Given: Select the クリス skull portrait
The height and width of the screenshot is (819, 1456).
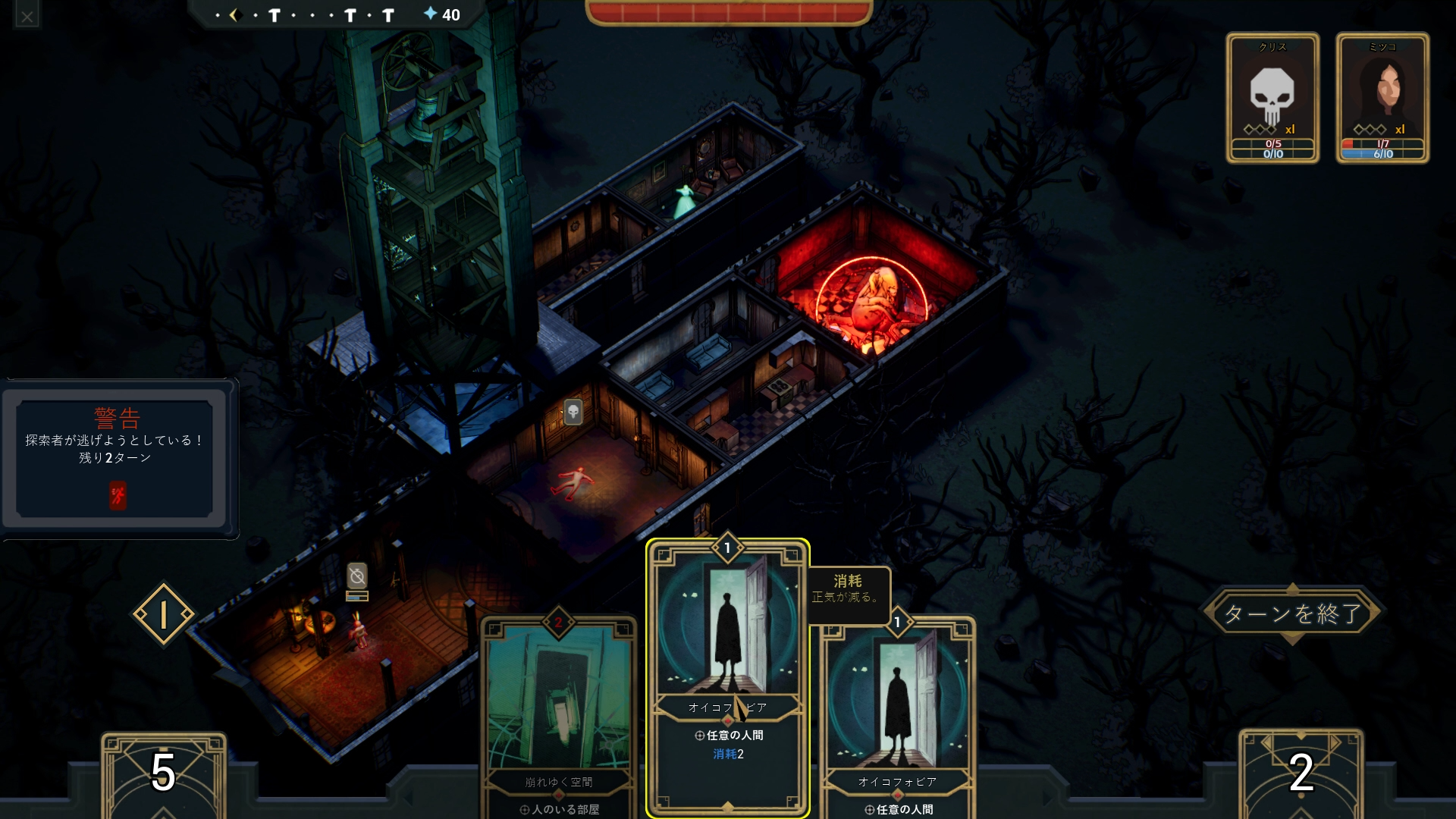Looking at the screenshot, I should [x=1272, y=97].
